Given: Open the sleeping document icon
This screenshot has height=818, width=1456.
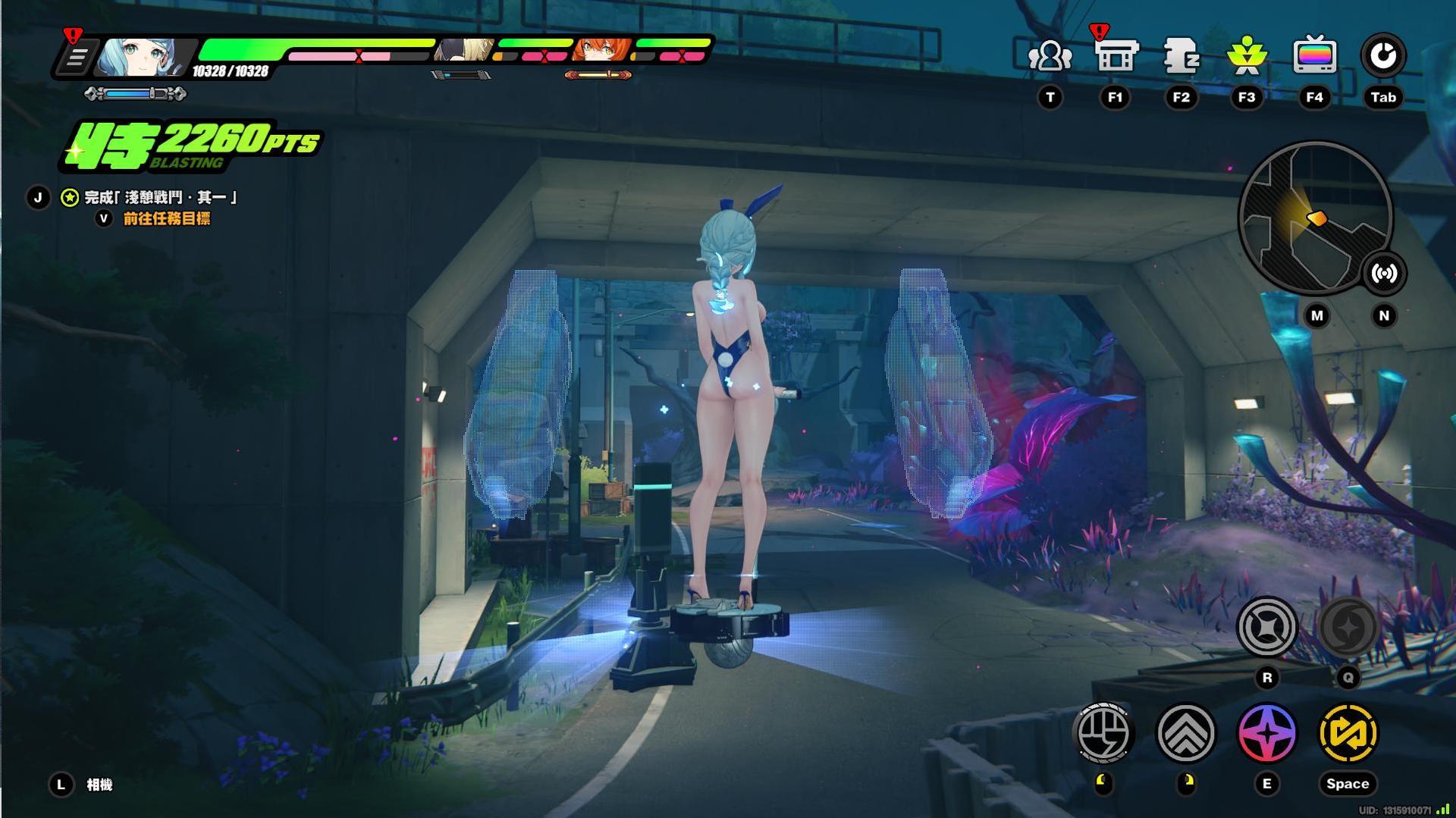Looking at the screenshot, I should (1181, 57).
